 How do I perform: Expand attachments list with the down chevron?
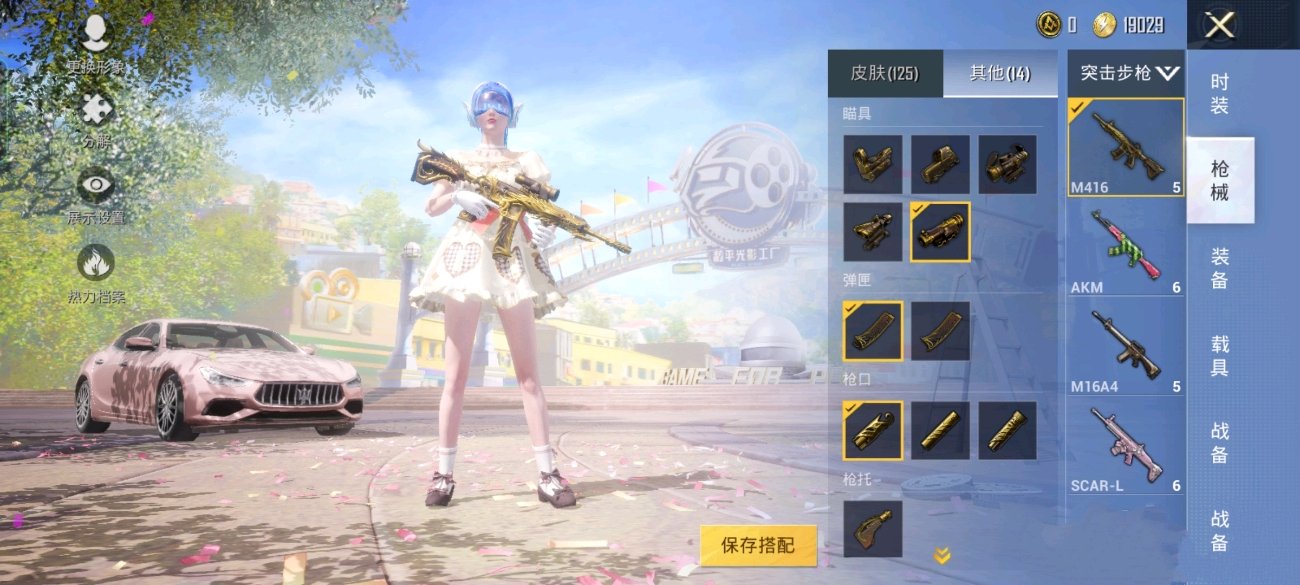click(942, 556)
